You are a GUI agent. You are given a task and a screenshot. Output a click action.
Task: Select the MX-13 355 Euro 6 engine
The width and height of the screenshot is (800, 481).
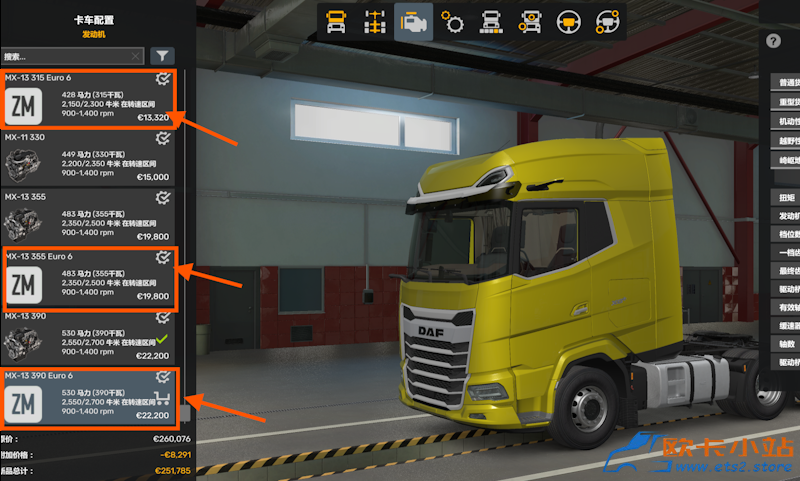tap(88, 277)
